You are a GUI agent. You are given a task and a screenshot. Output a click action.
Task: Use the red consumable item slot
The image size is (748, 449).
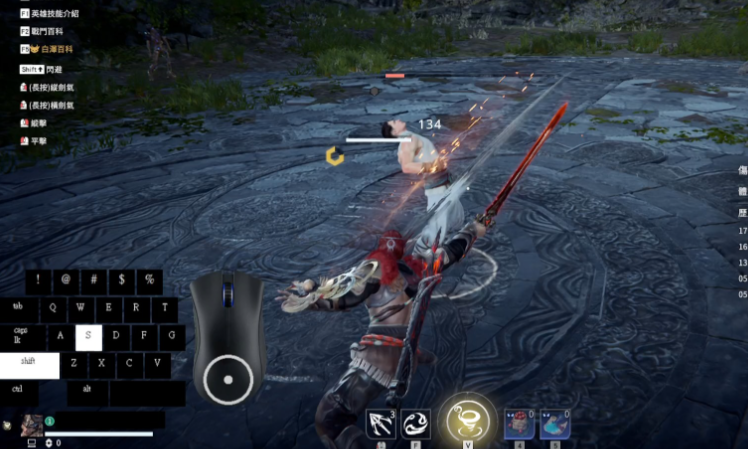pyautogui.click(x=518, y=424)
